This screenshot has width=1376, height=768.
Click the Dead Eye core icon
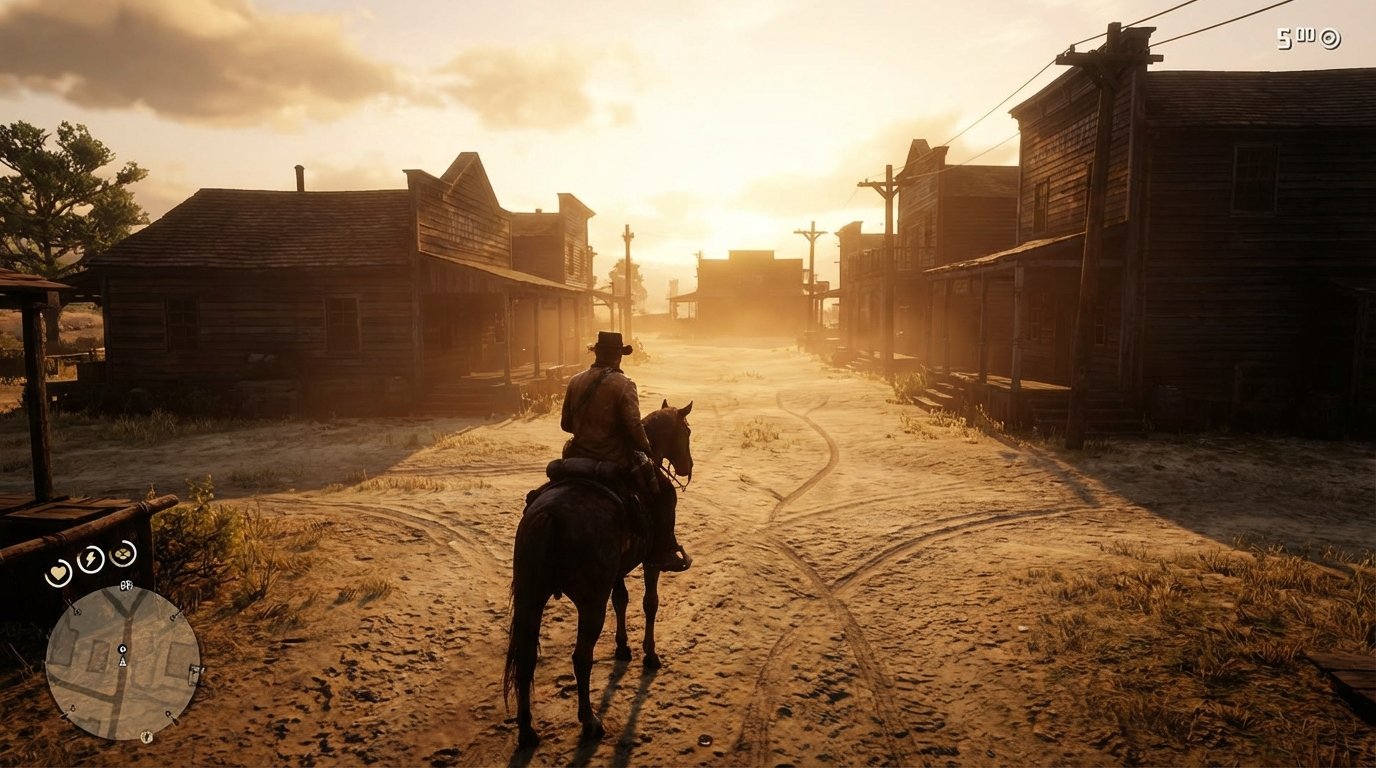pos(122,555)
